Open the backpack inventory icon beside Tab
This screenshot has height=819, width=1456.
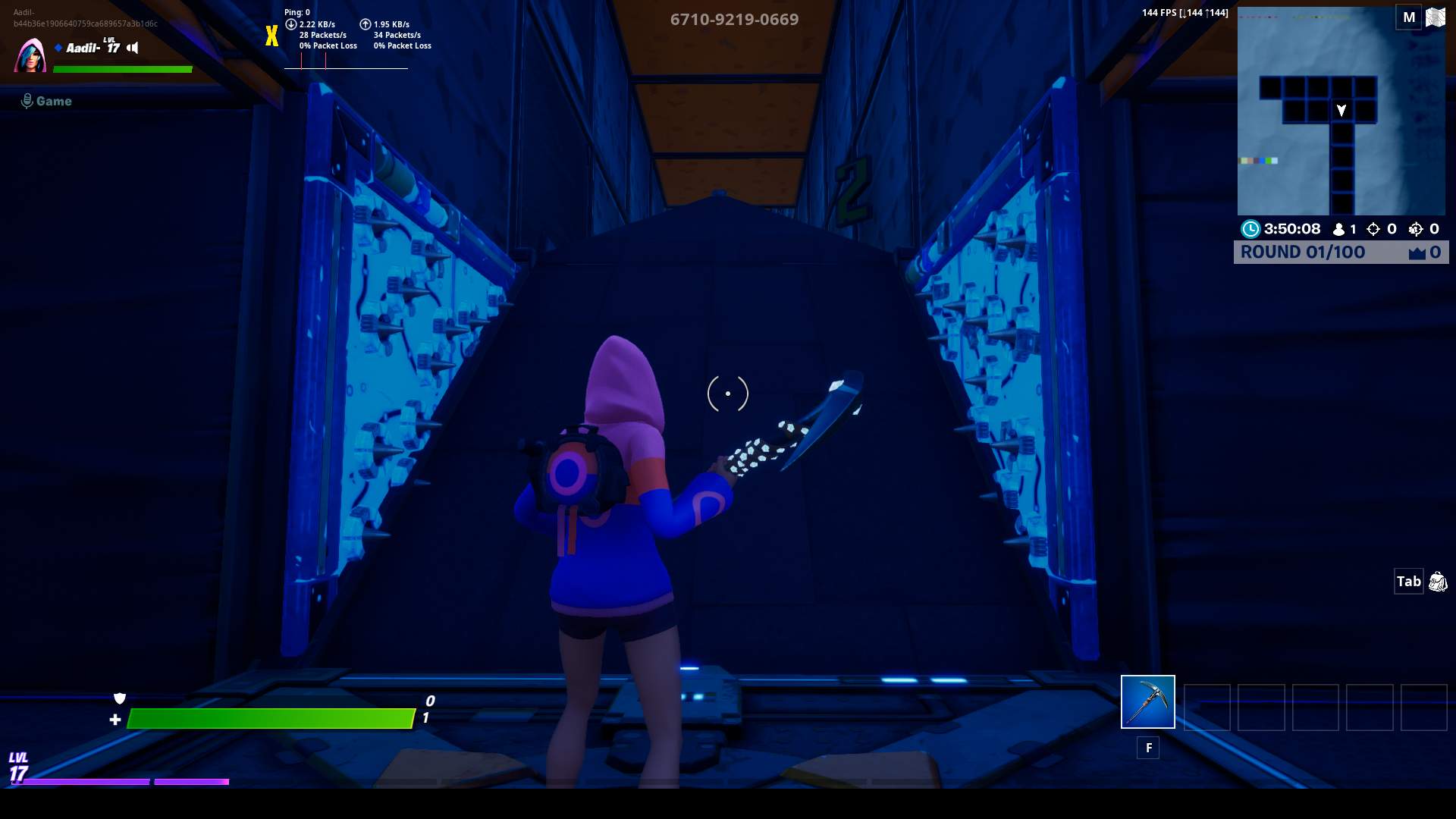(1439, 582)
